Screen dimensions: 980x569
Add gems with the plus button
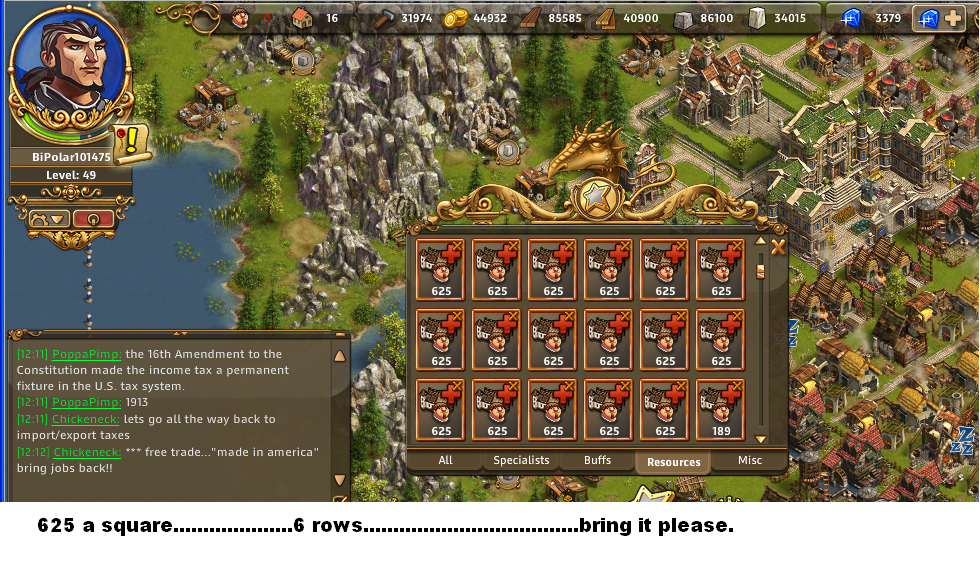[952, 18]
